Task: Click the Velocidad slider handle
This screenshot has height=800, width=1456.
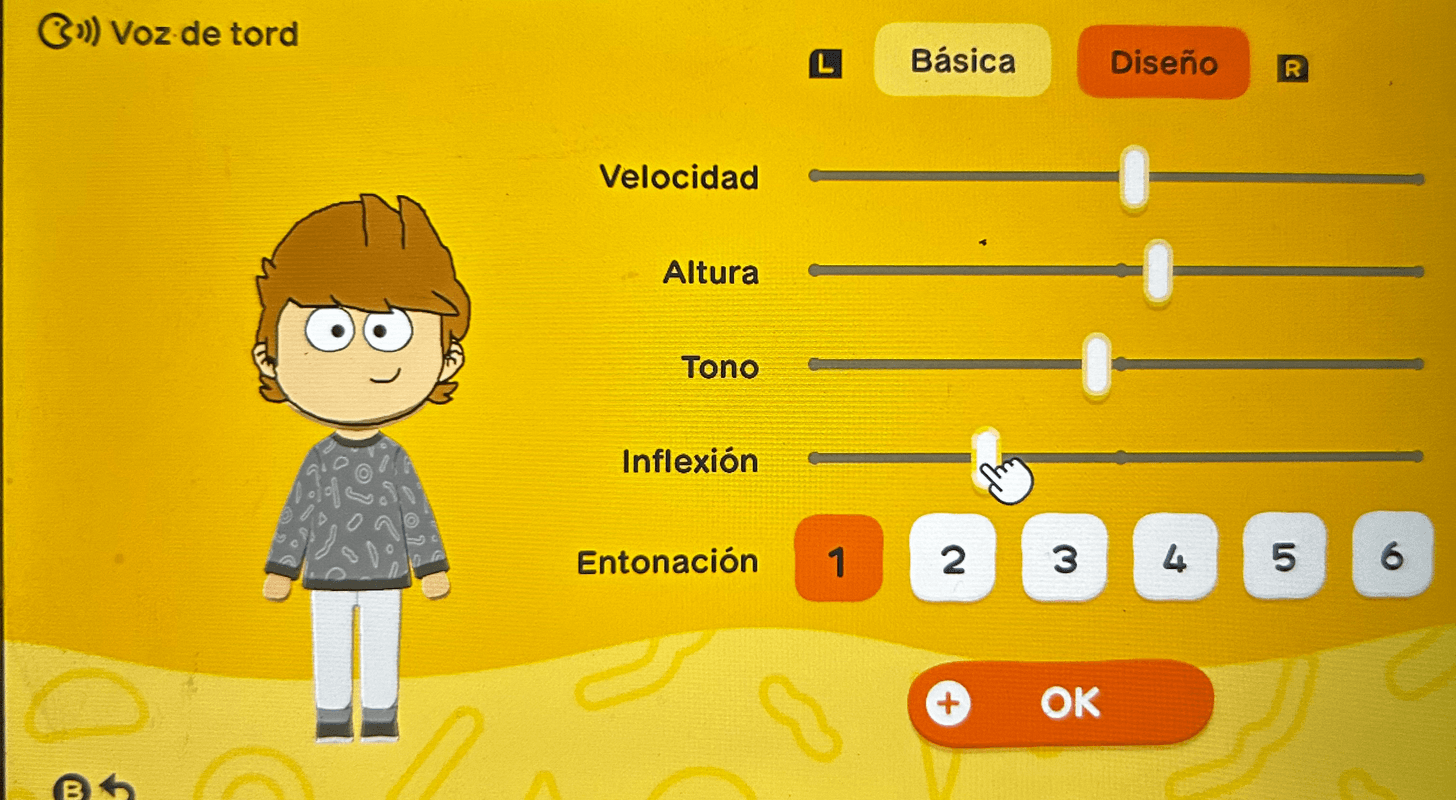Action: tap(1133, 175)
